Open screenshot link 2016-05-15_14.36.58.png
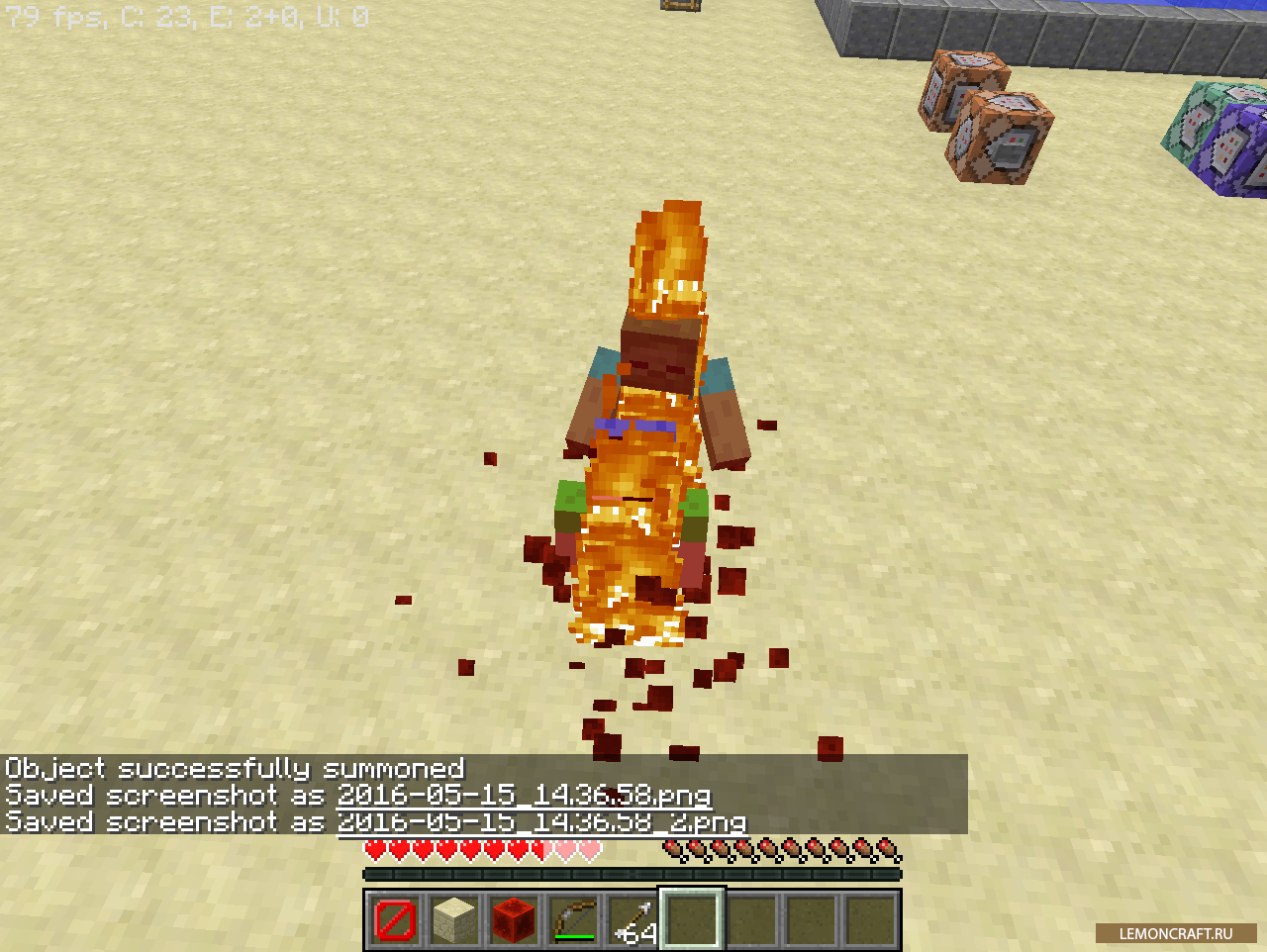The width and height of the screenshot is (1267, 952). (524, 796)
